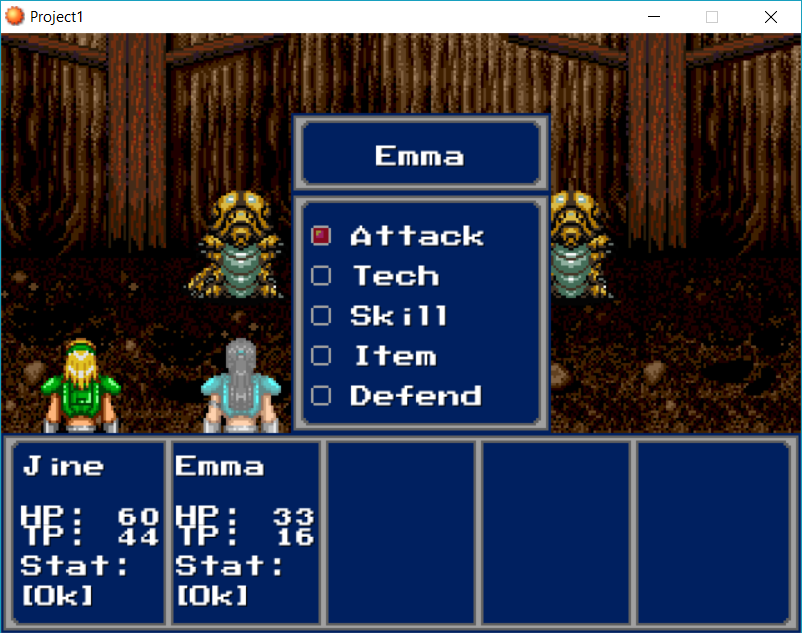This screenshot has width=802, height=633.
Task: Close the Project1 window
Action: [771, 17]
